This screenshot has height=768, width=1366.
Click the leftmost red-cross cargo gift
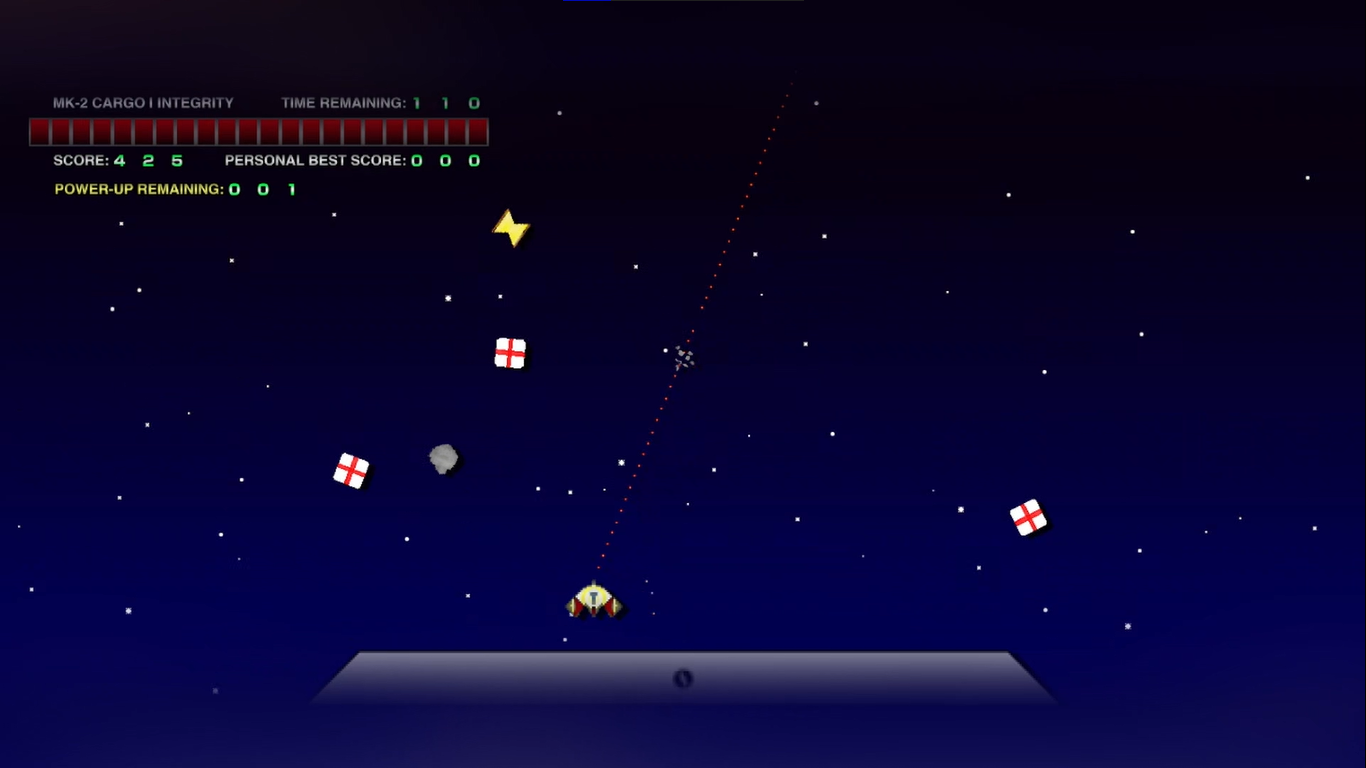point(351,470)
